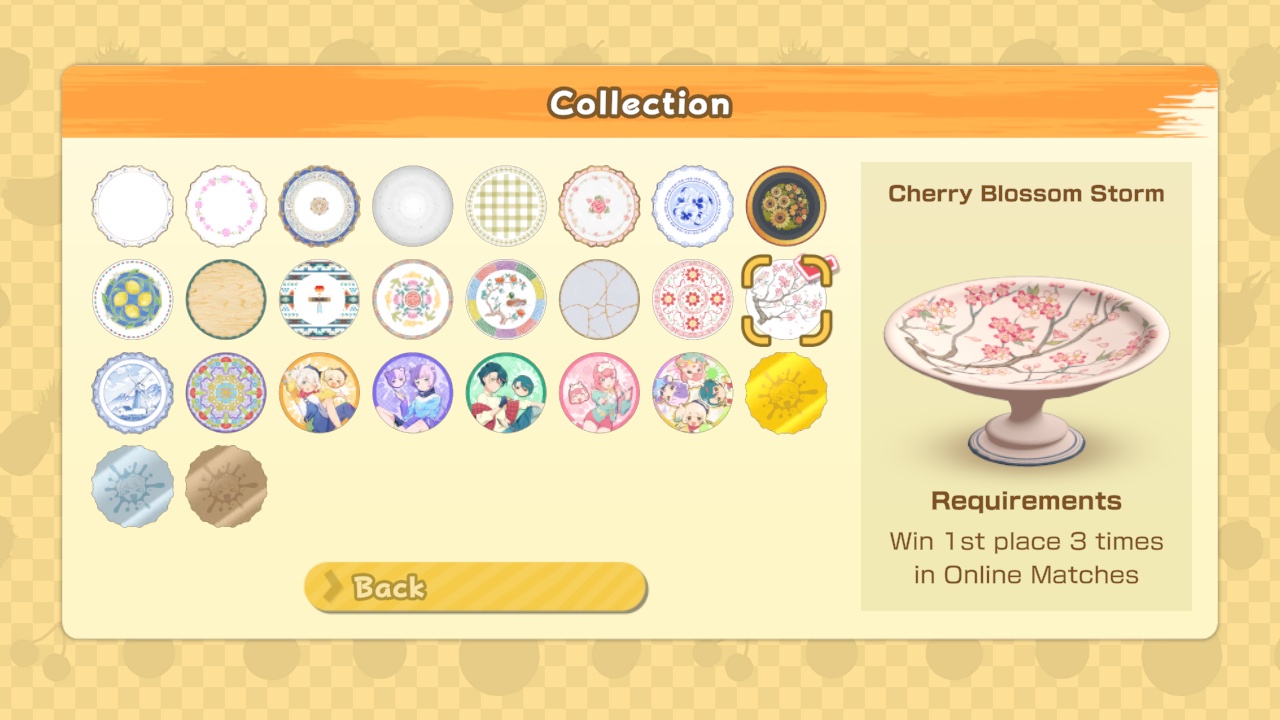Choose the kintsugi cracked gray plate
The height and width of the screenshot is (720, 1280).
599,299
